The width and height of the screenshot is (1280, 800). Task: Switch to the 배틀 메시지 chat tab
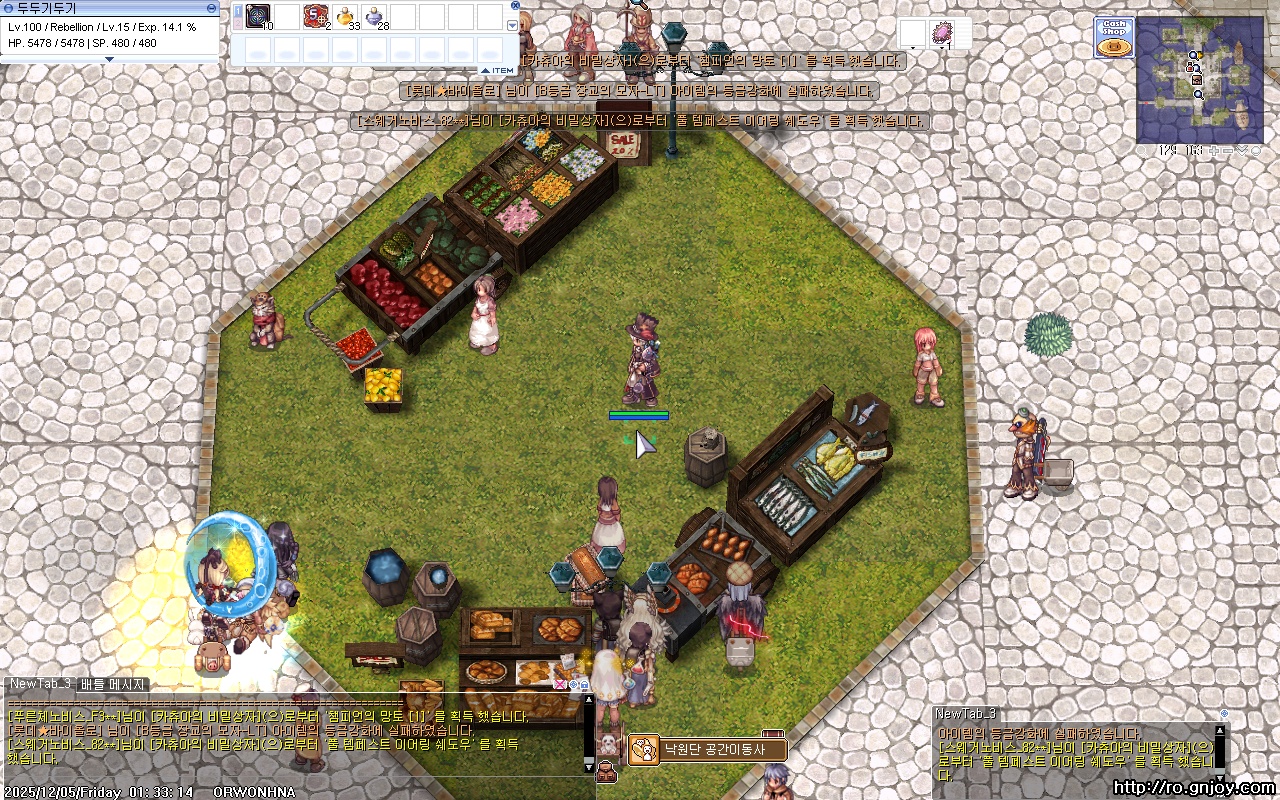click(x=113, y=684)
